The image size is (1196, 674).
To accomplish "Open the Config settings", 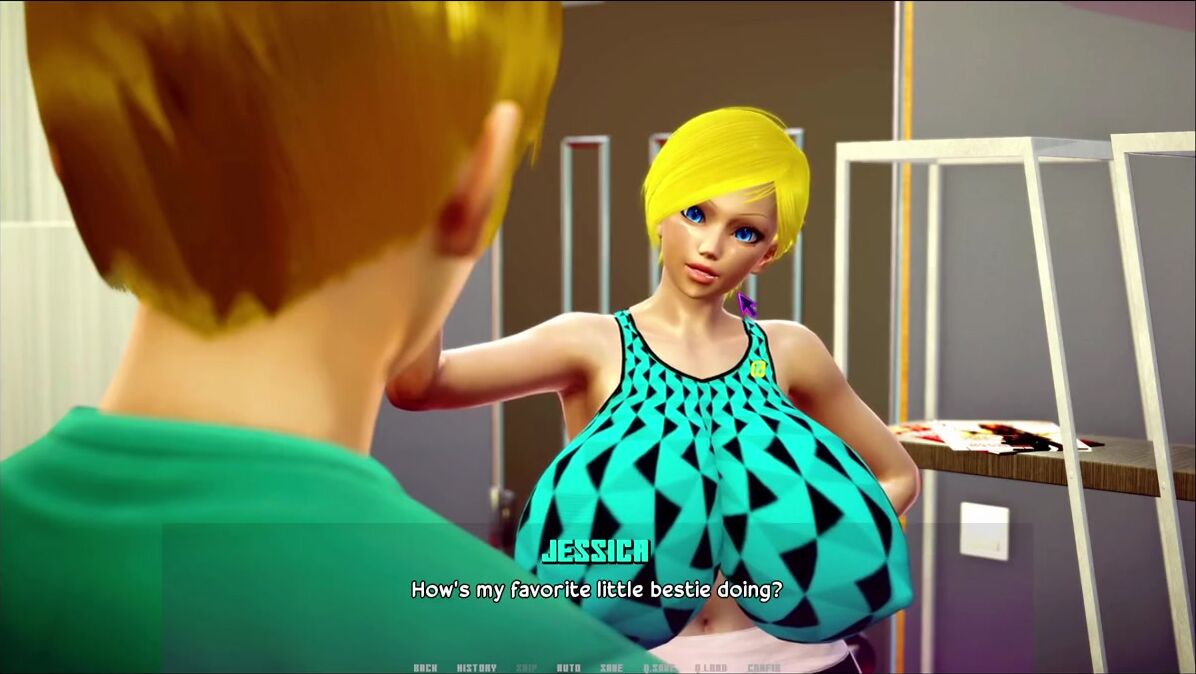I will tap(763, 668).
